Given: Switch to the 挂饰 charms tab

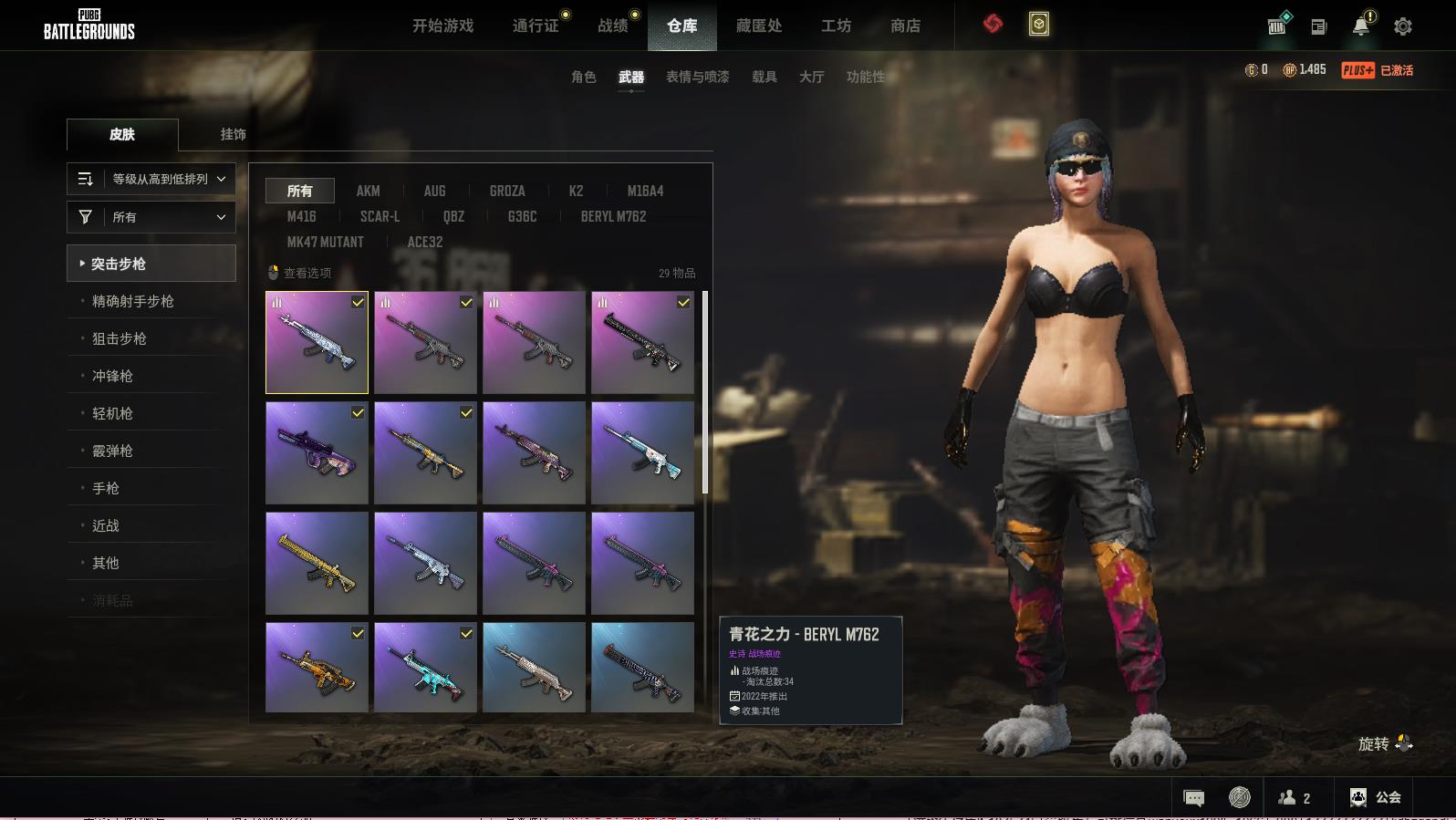Looking at the screenshot, I should 233,134.
